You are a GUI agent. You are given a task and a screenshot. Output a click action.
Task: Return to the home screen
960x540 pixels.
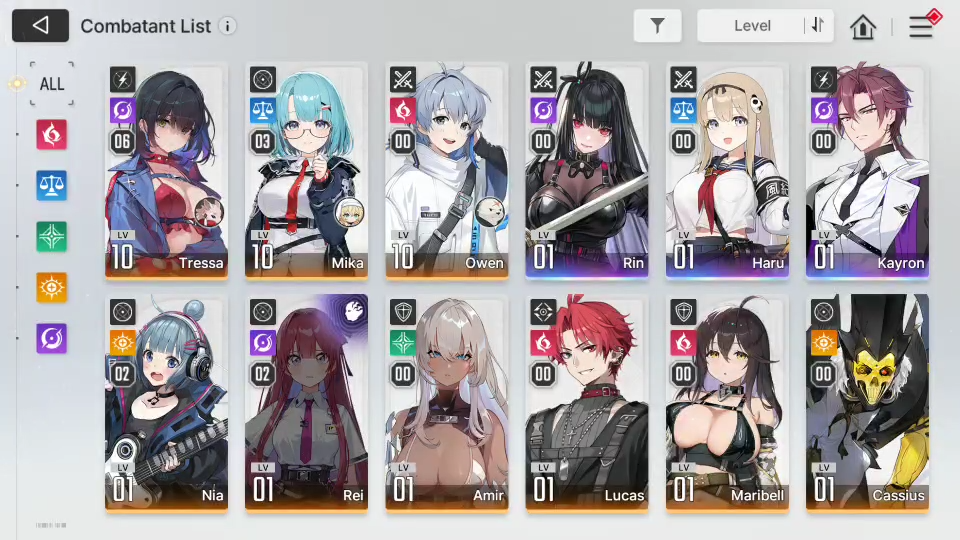[x=863, y=27]
